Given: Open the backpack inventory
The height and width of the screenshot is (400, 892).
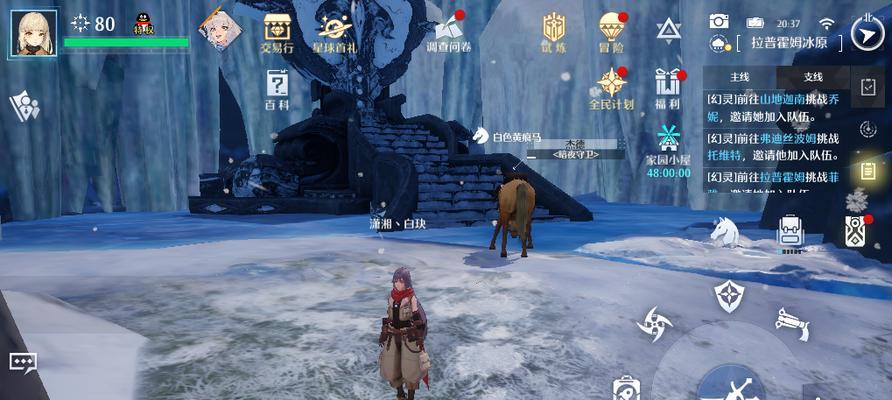Looking at the screenshot, I should click(x=791, y=231).
